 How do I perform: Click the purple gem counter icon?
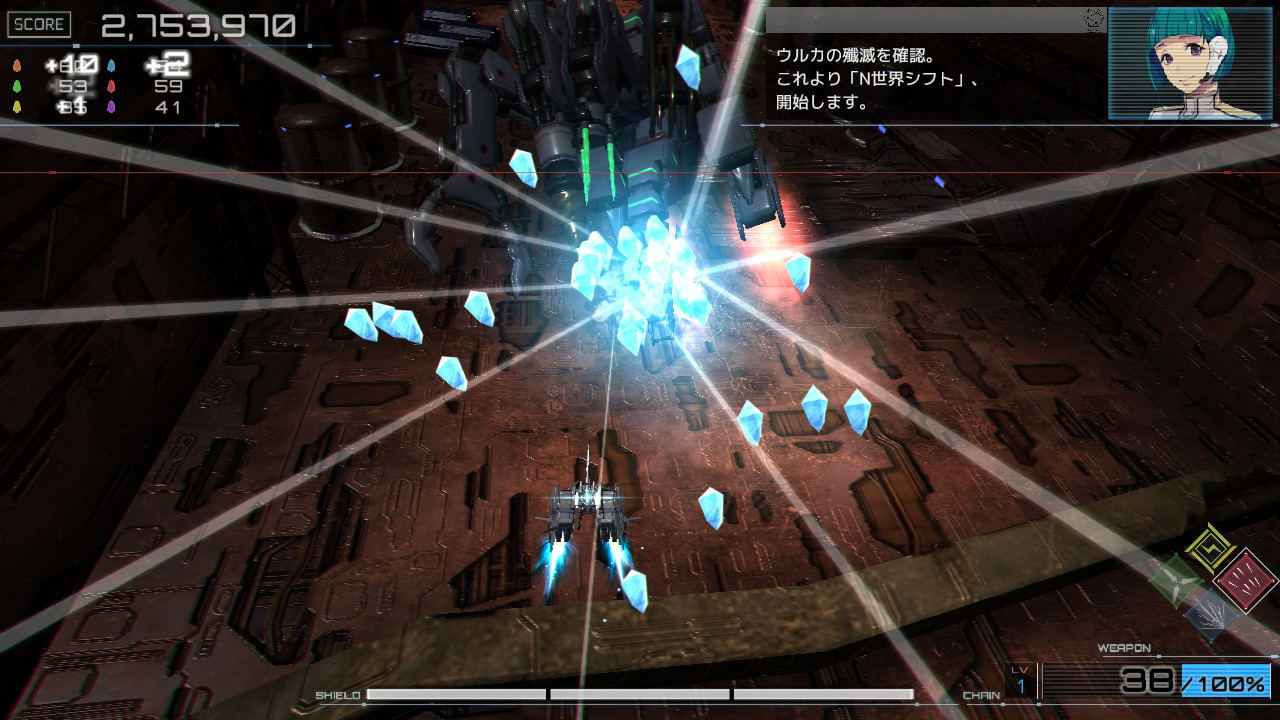pyautogui.click(x=111, y=108)
